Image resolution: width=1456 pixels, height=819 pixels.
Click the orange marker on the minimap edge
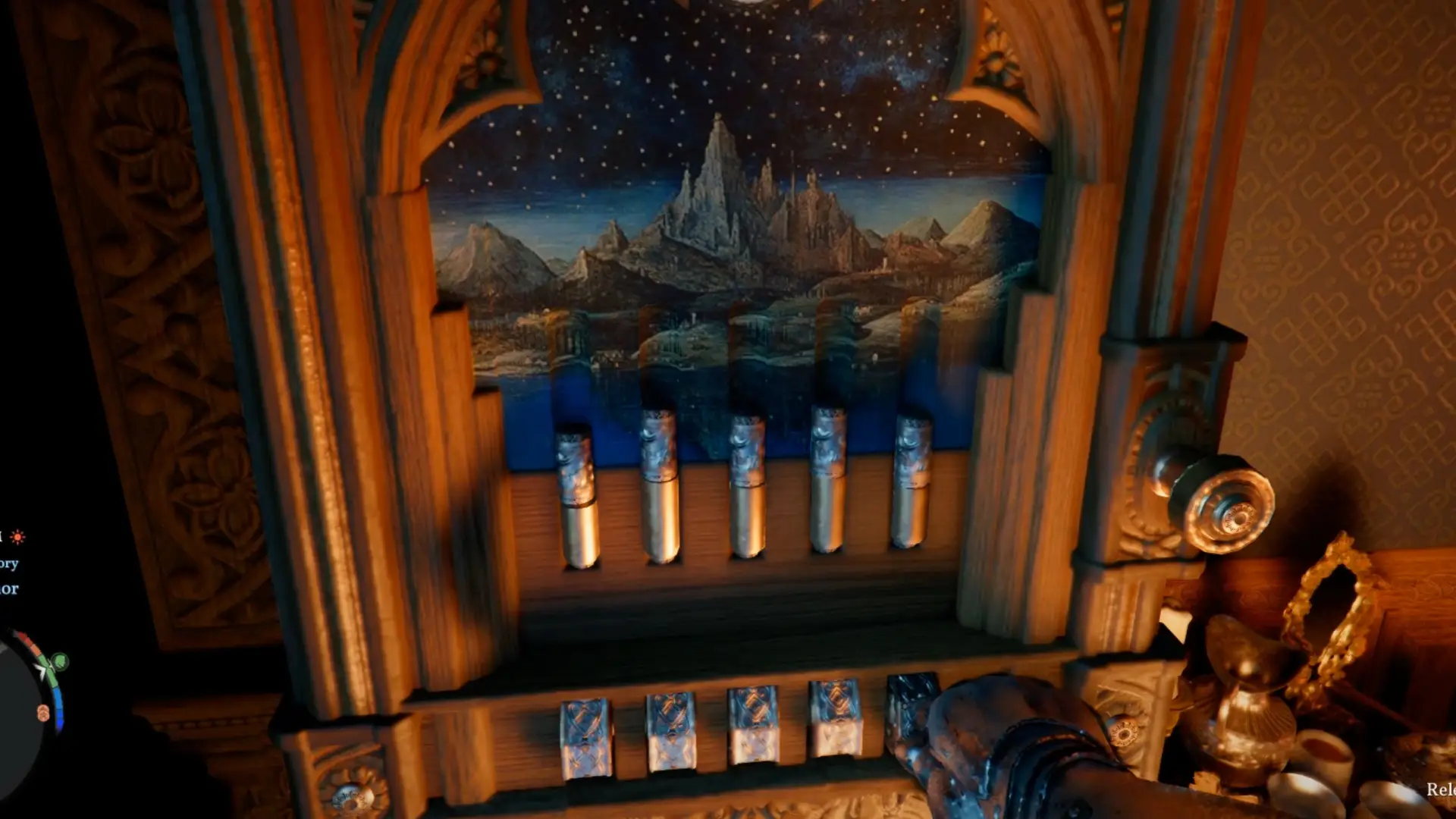(x=43, y=713)
